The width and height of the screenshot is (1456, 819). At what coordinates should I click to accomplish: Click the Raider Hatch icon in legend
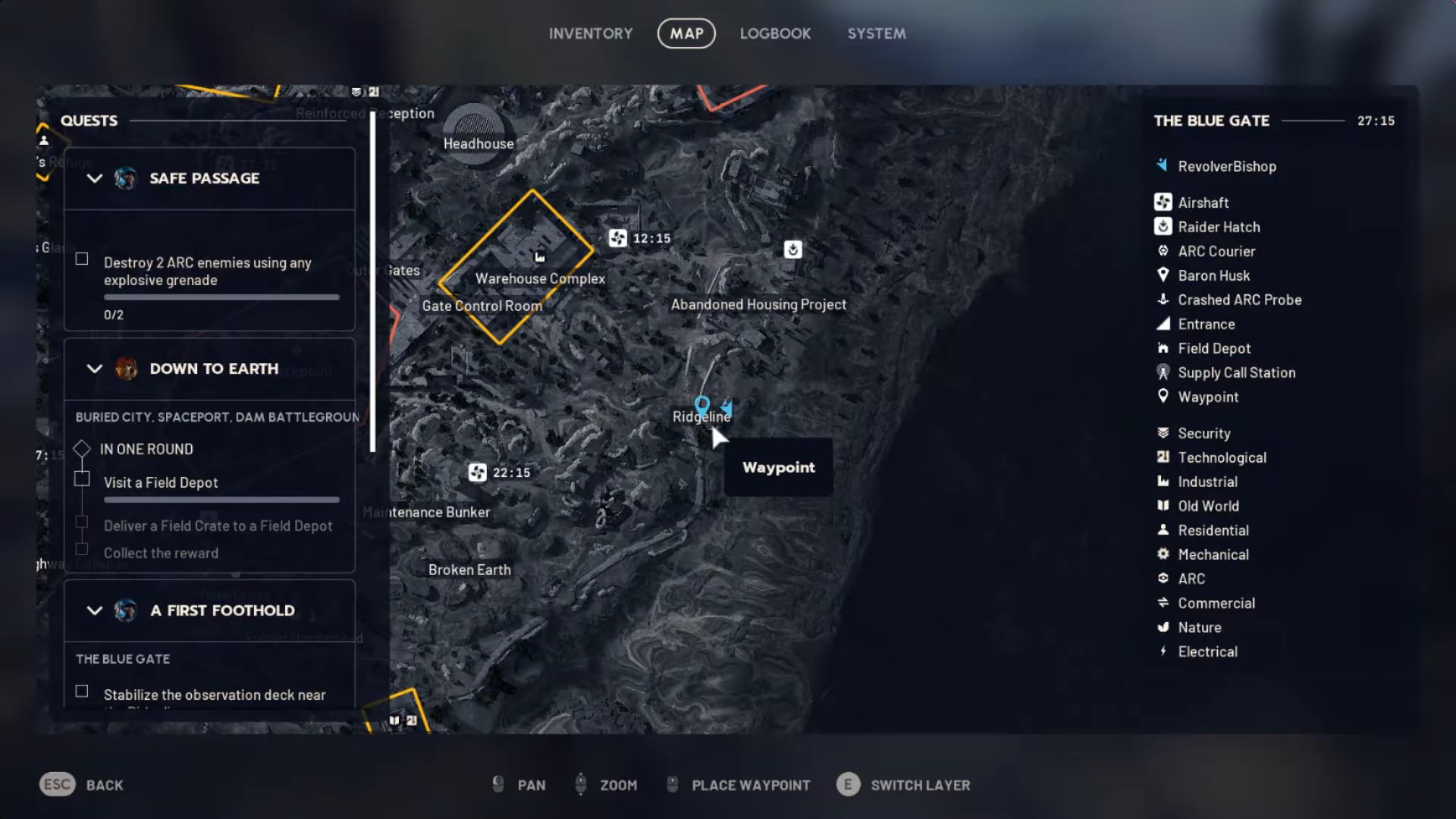[x=1163, y=226]
